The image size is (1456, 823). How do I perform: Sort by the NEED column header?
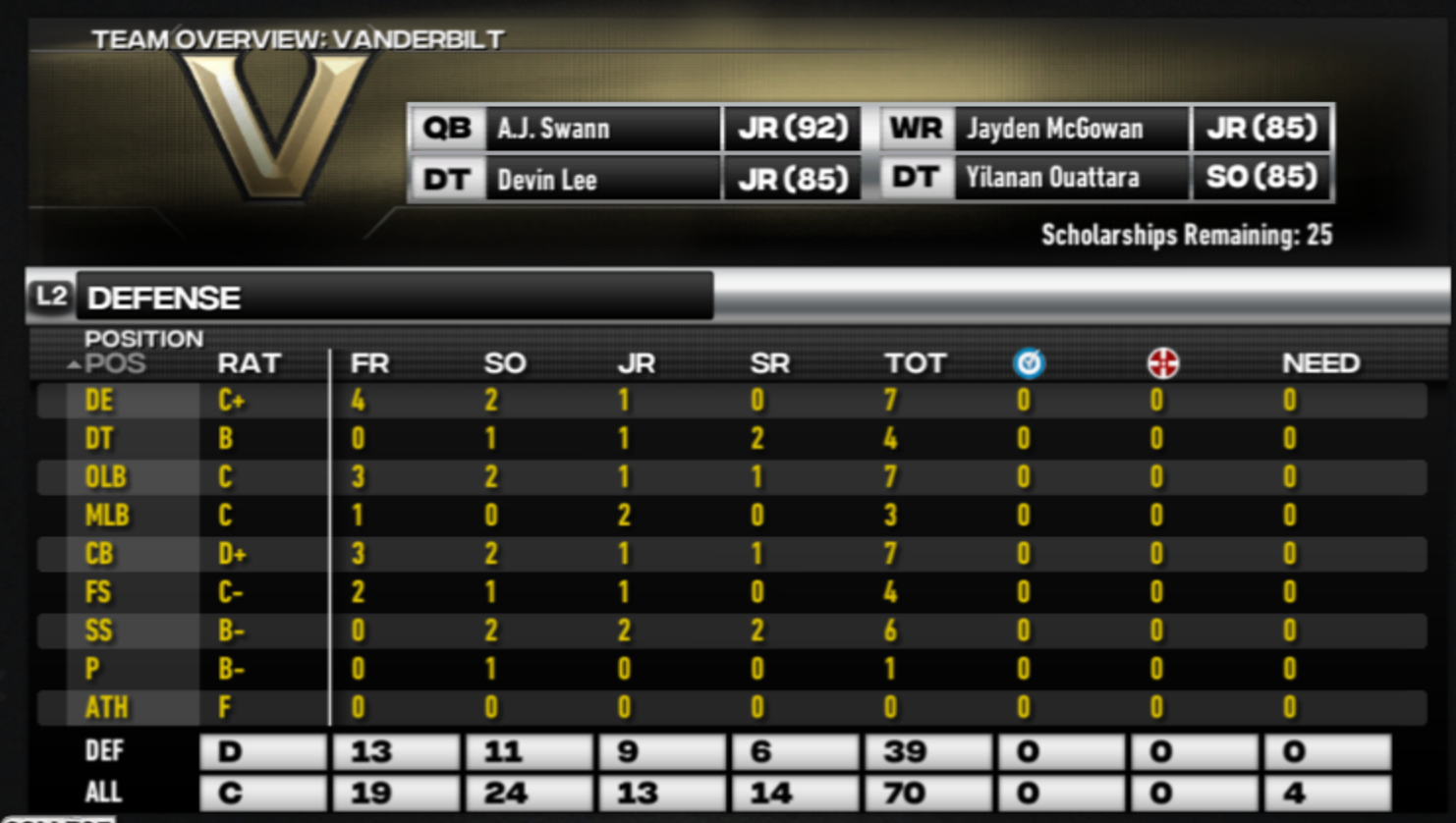click(1320, 364)
